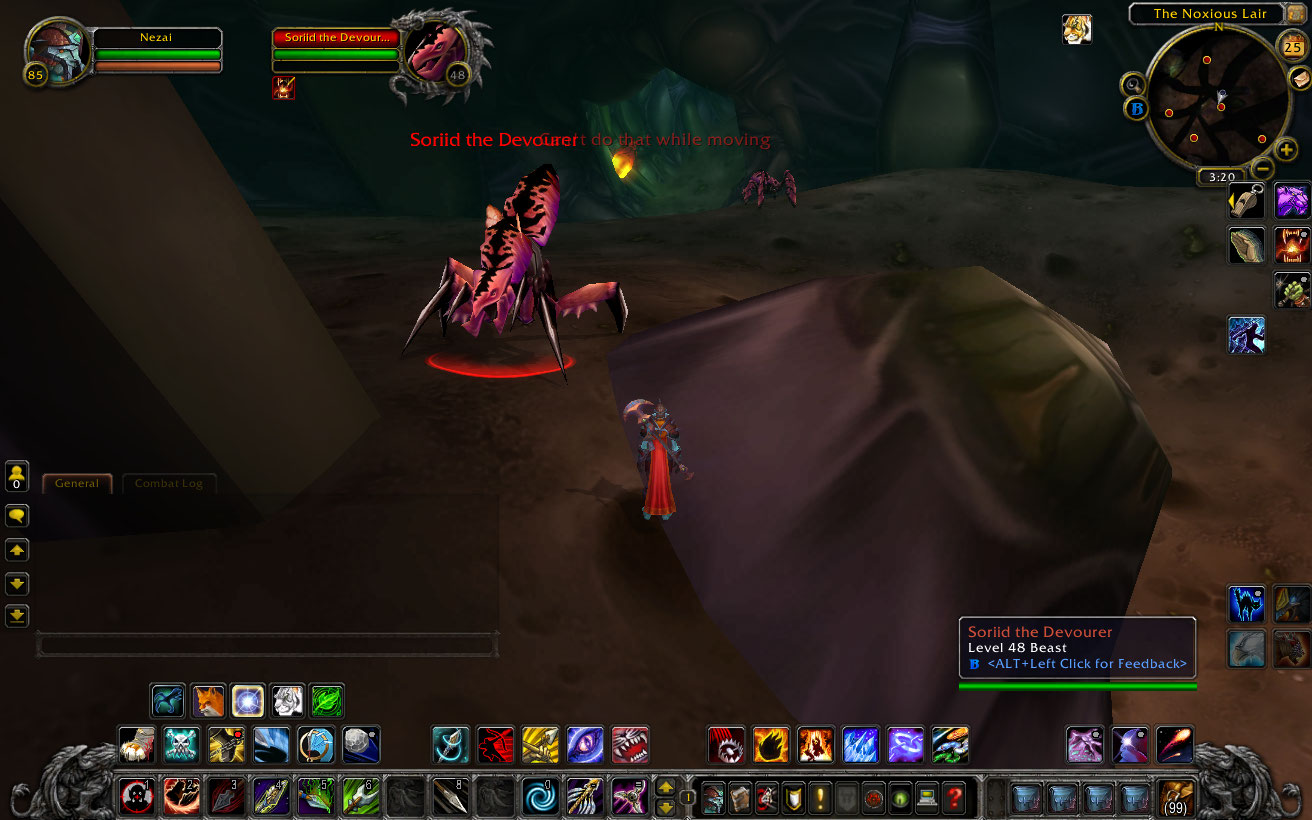Jump to newest messages with the chat bottom arrow
Viewport: 1312px width, 820px height.
tap(17, 616)
